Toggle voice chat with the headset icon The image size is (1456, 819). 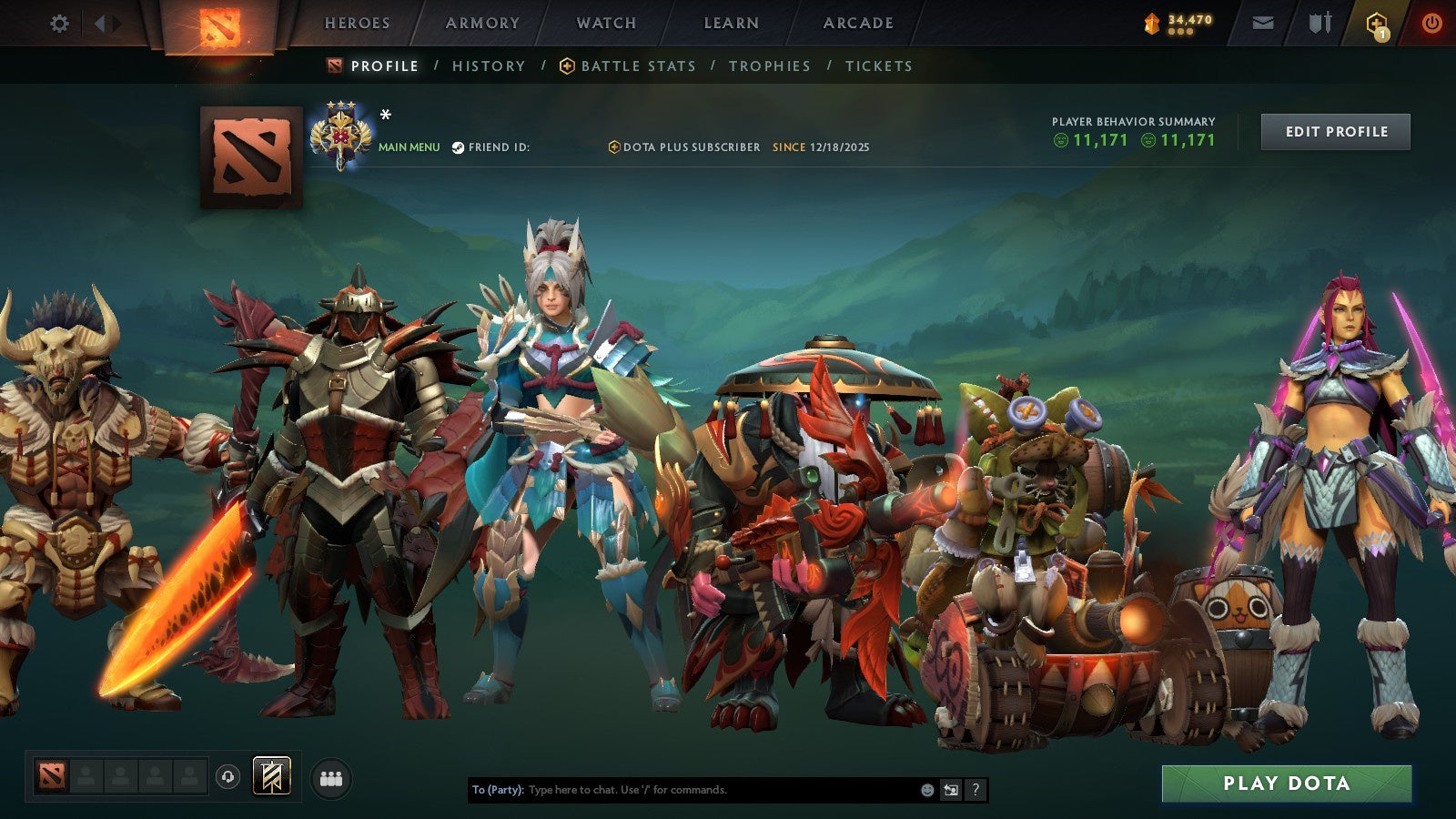(x=227, y=775)
